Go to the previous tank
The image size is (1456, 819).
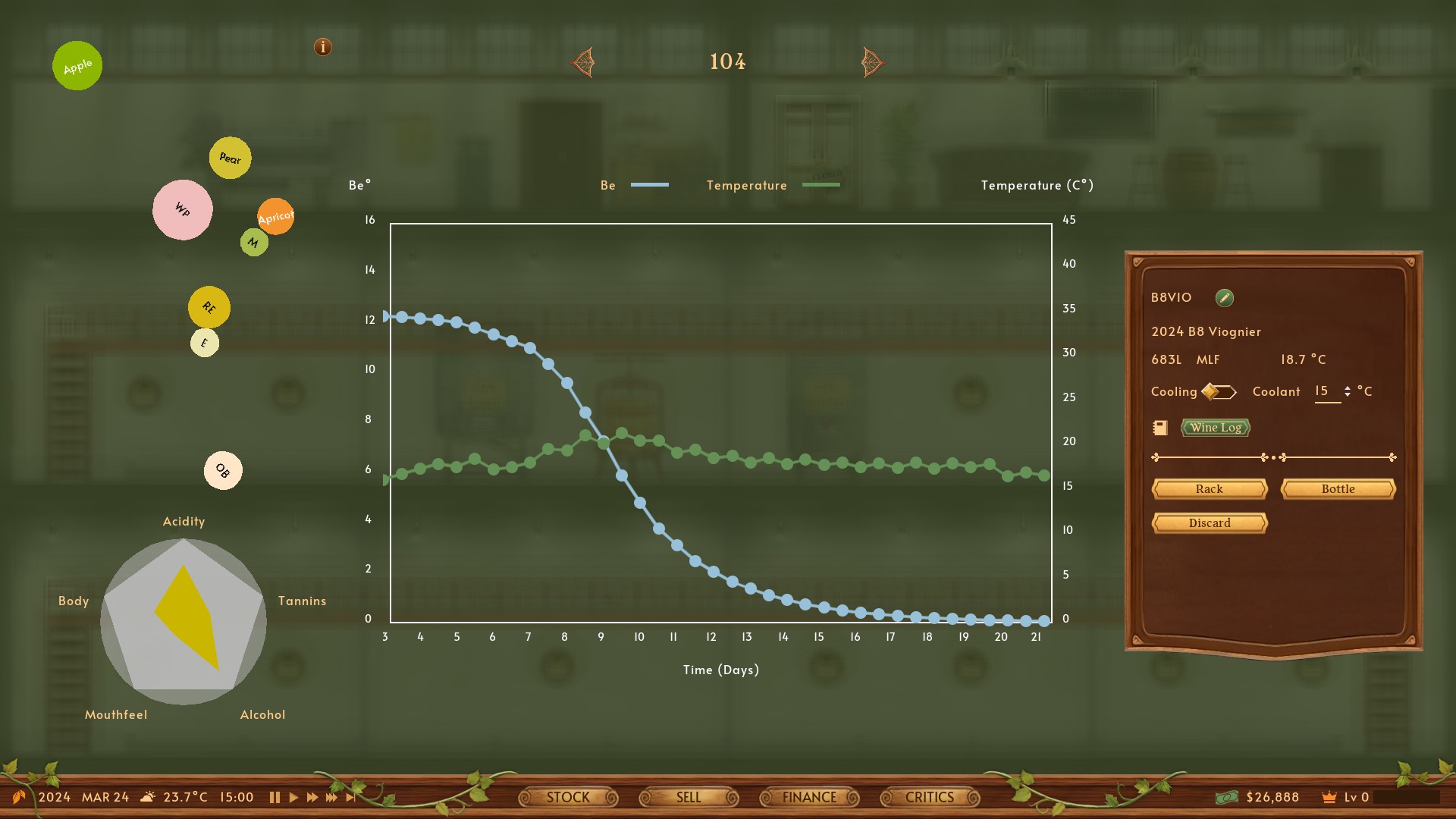click(x=583, y=62)
